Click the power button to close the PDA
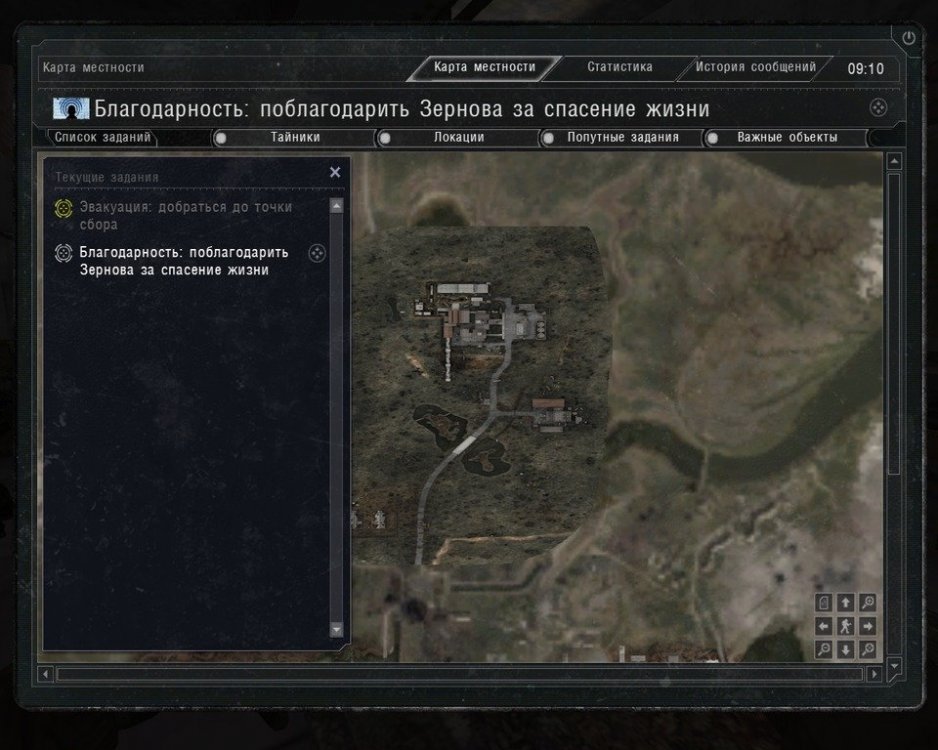The height and width of the screenshot is (750, 938). coord(909,38)
